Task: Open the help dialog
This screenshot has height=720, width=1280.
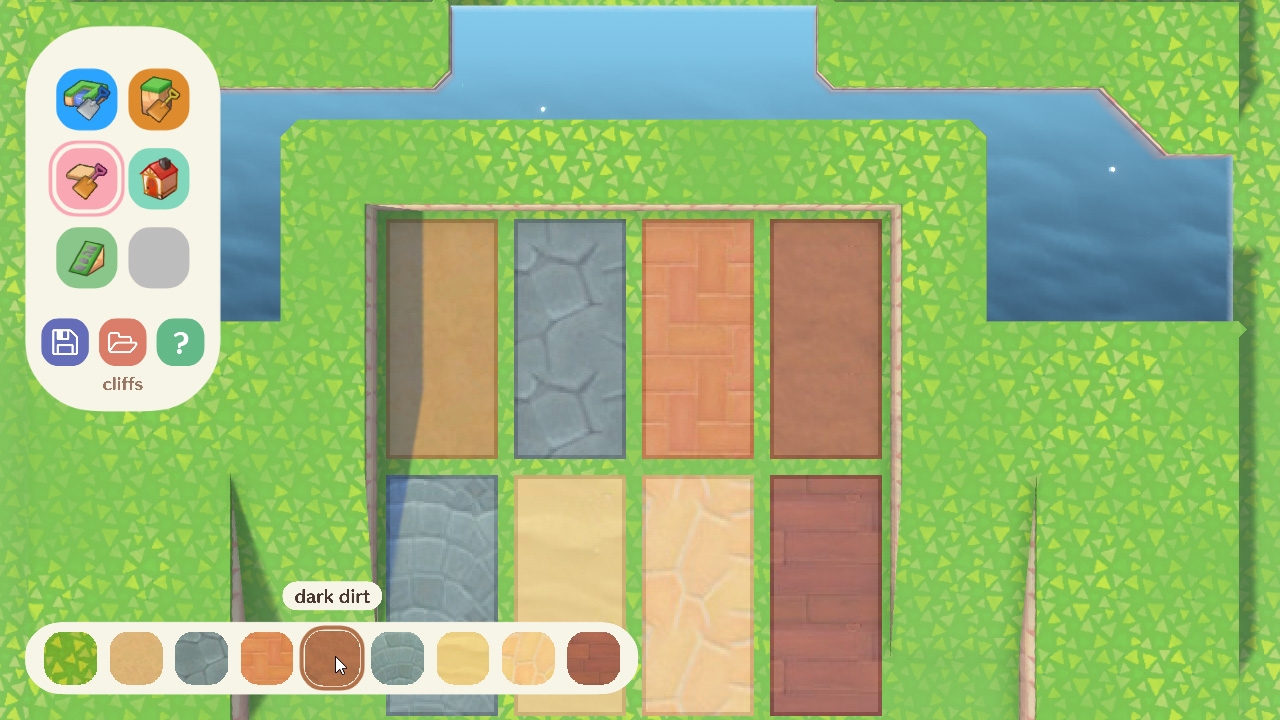Action: 180,342
